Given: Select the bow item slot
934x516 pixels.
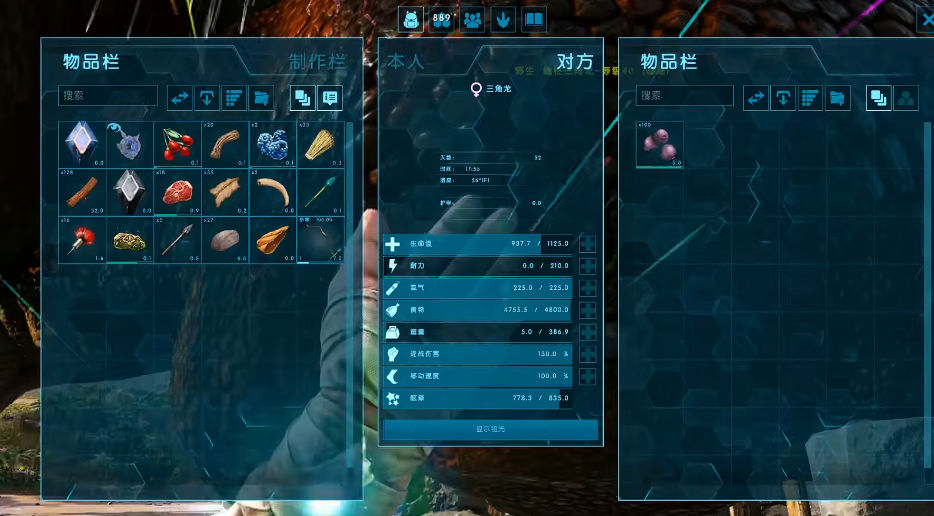Looking at the screenshot, I should coord(320,239).
